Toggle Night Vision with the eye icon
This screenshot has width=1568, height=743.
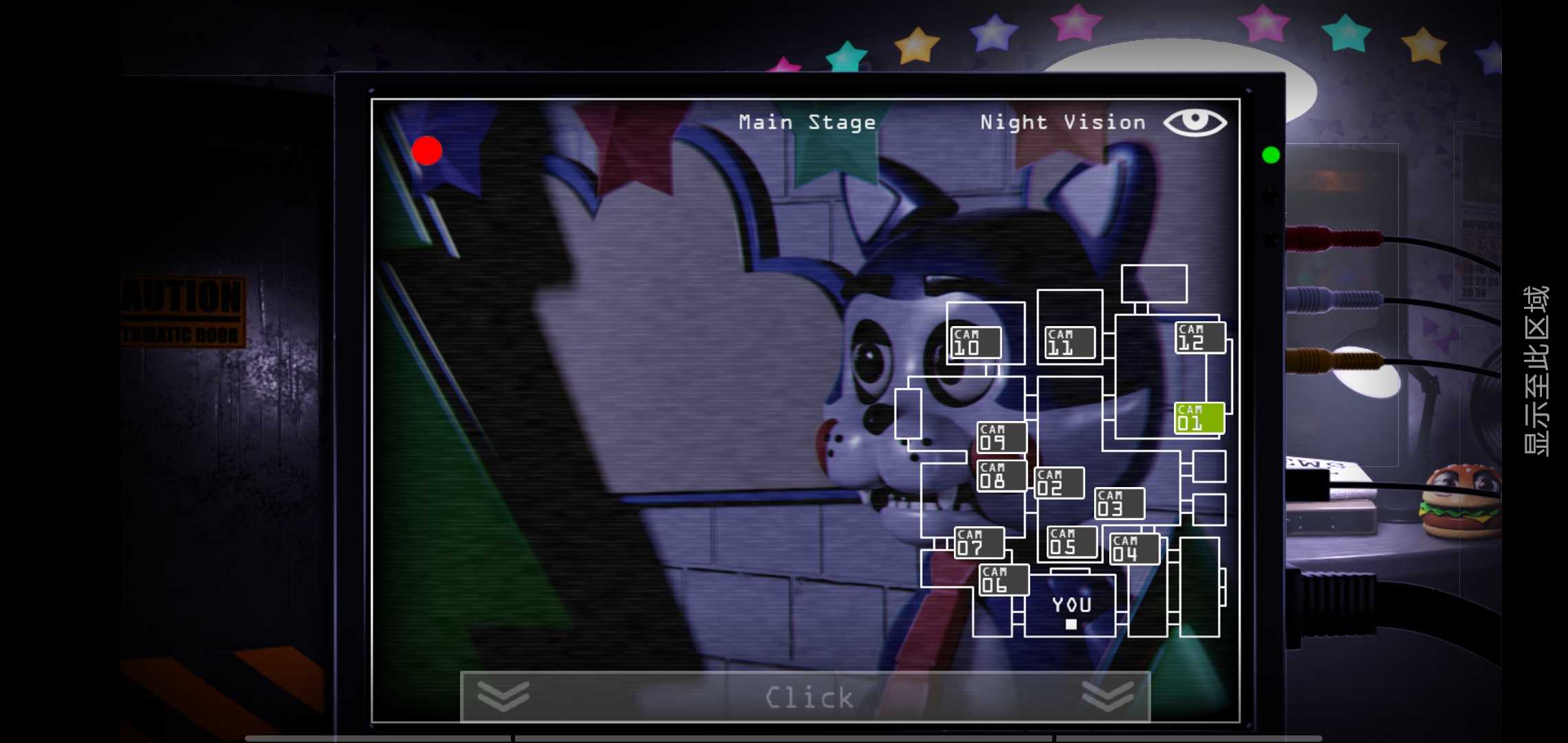click(1197, 121)
